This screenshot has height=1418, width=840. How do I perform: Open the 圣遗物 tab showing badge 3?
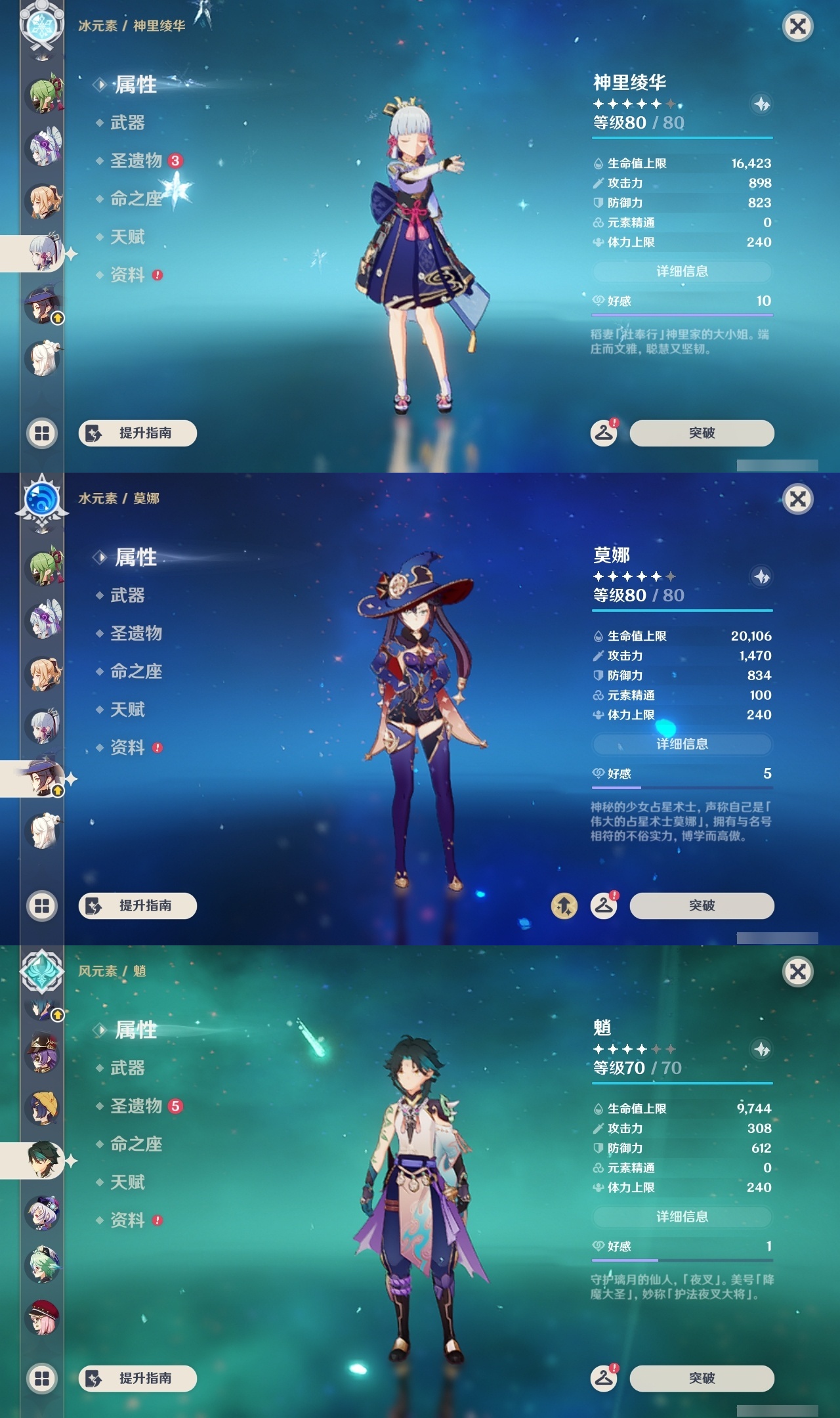point(136,161)
